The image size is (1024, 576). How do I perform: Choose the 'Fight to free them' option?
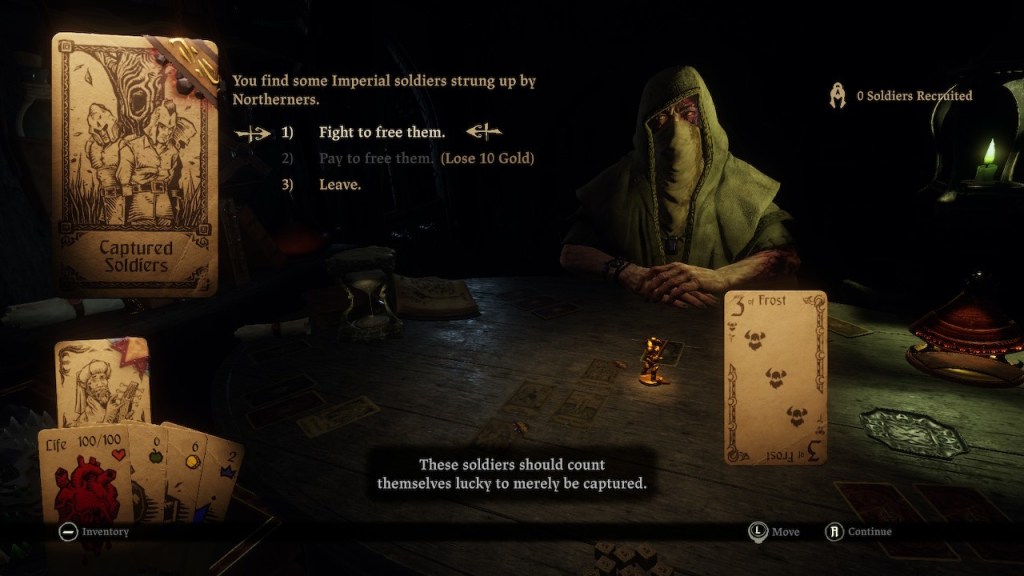click(382, 132)
